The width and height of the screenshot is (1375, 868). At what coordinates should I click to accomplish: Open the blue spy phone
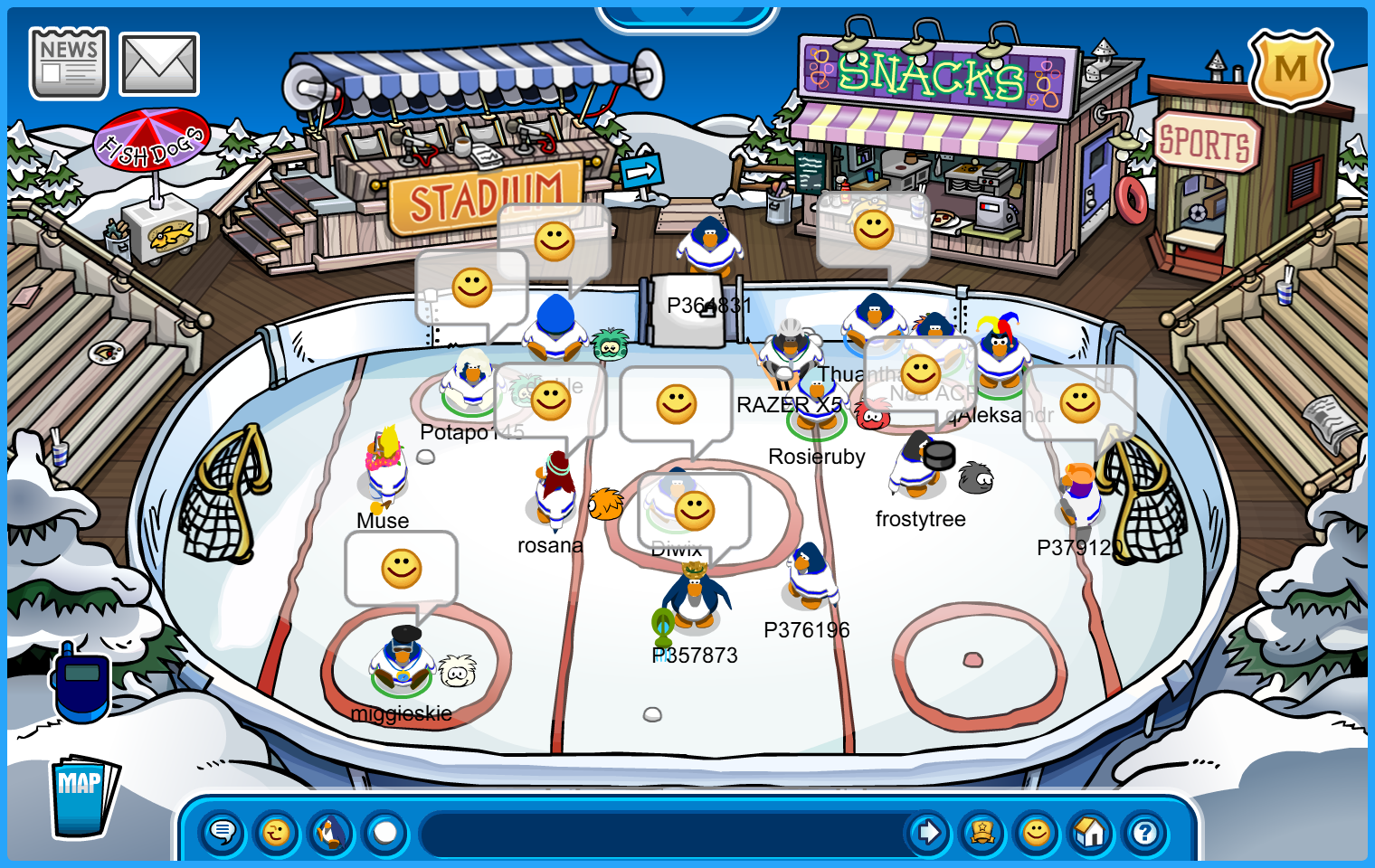coord(81,684)
